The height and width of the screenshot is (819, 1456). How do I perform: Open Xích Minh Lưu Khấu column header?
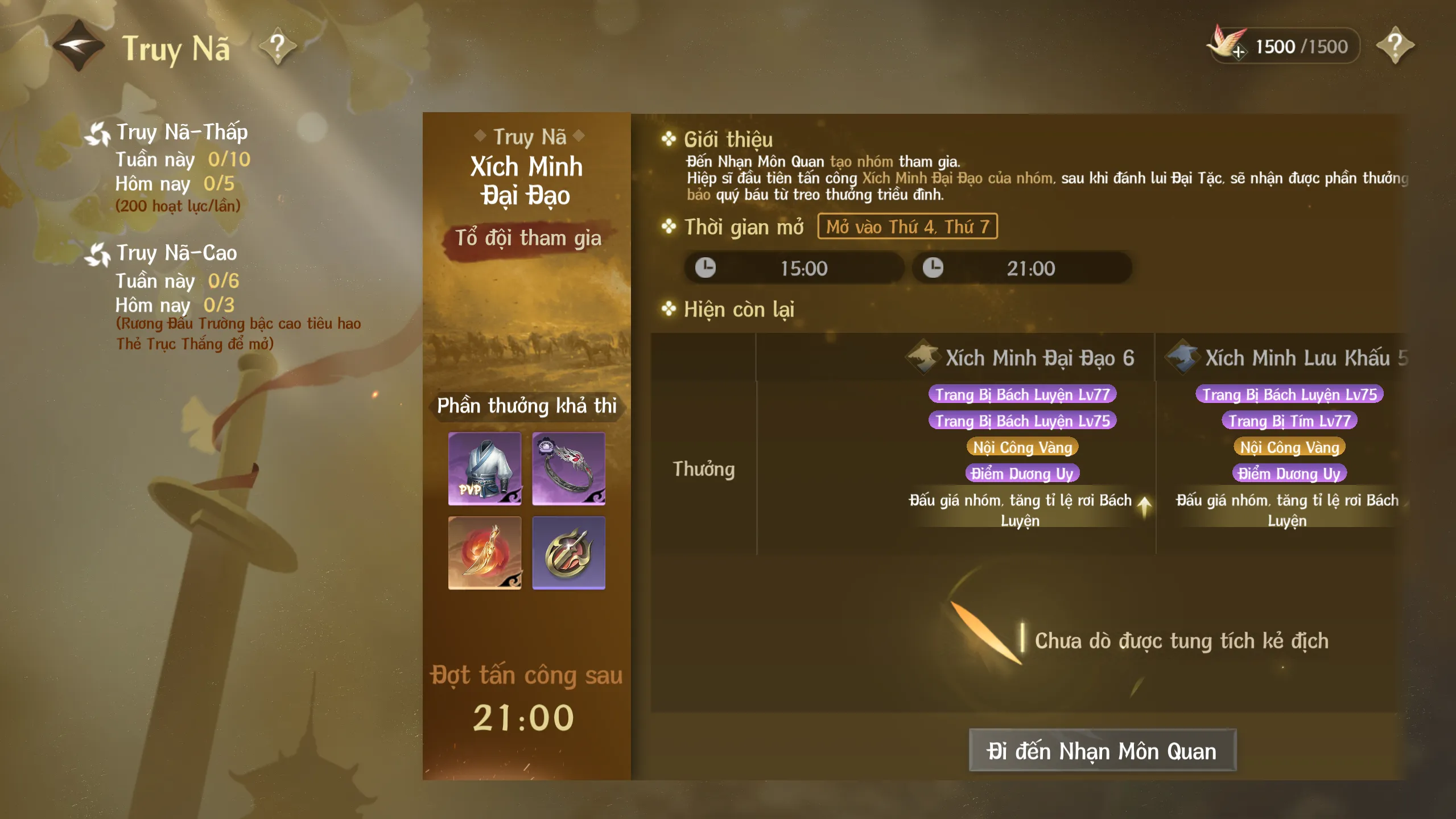pos(1286,358)
